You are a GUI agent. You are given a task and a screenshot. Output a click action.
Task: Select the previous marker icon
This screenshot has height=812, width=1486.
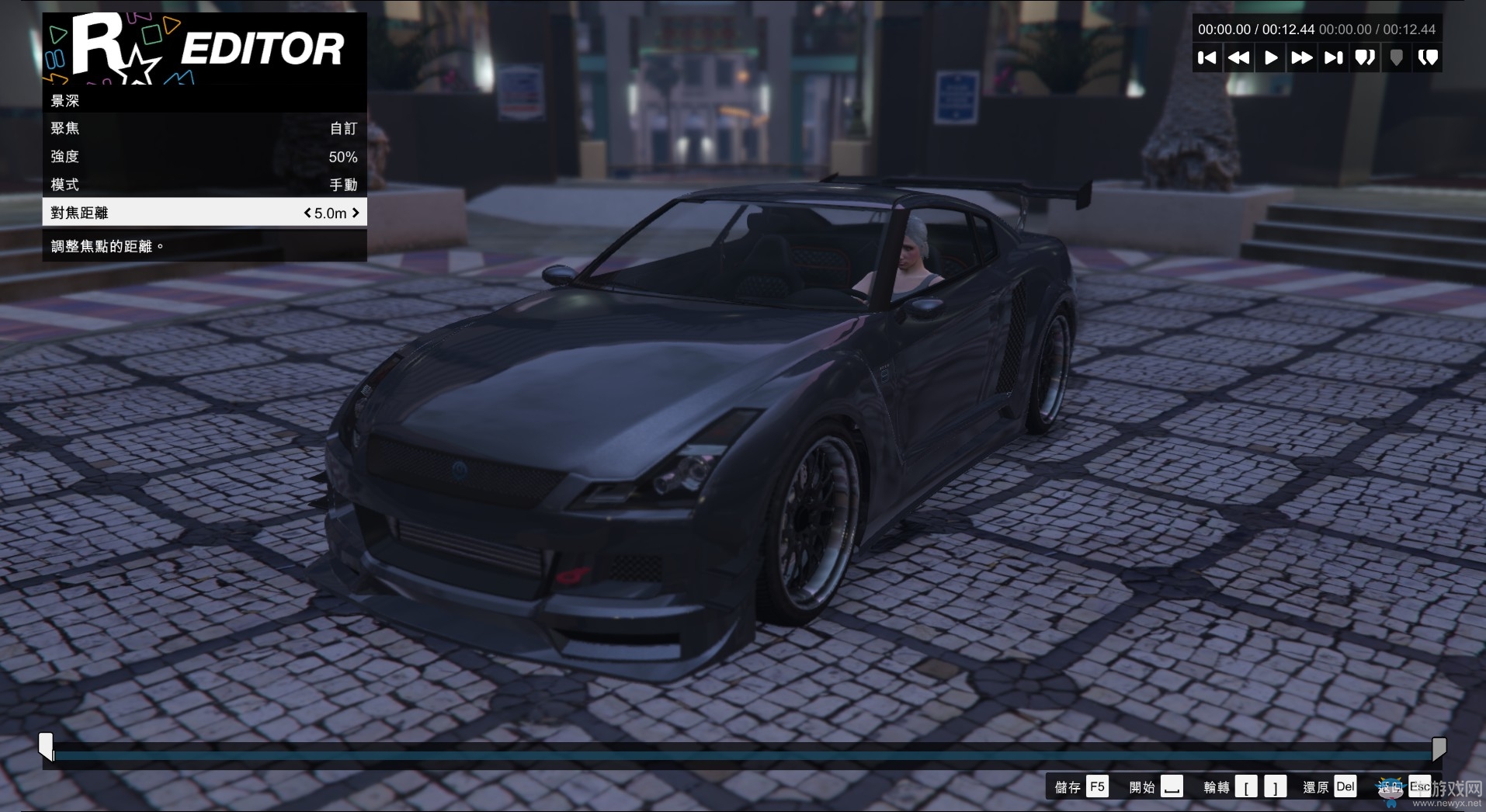point(1364,57)
